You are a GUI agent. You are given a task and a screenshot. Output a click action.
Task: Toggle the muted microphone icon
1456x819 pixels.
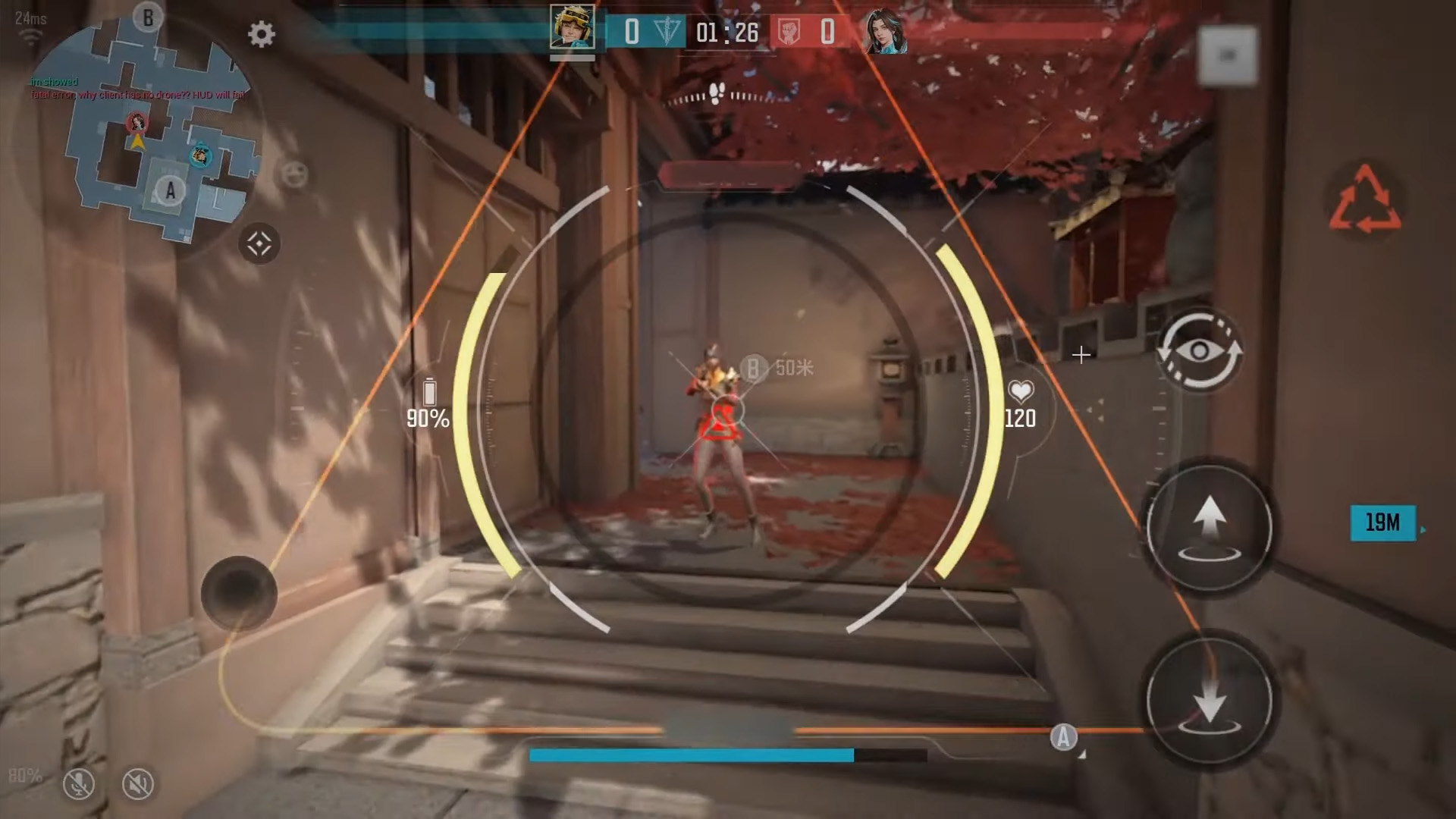point(78,784)
